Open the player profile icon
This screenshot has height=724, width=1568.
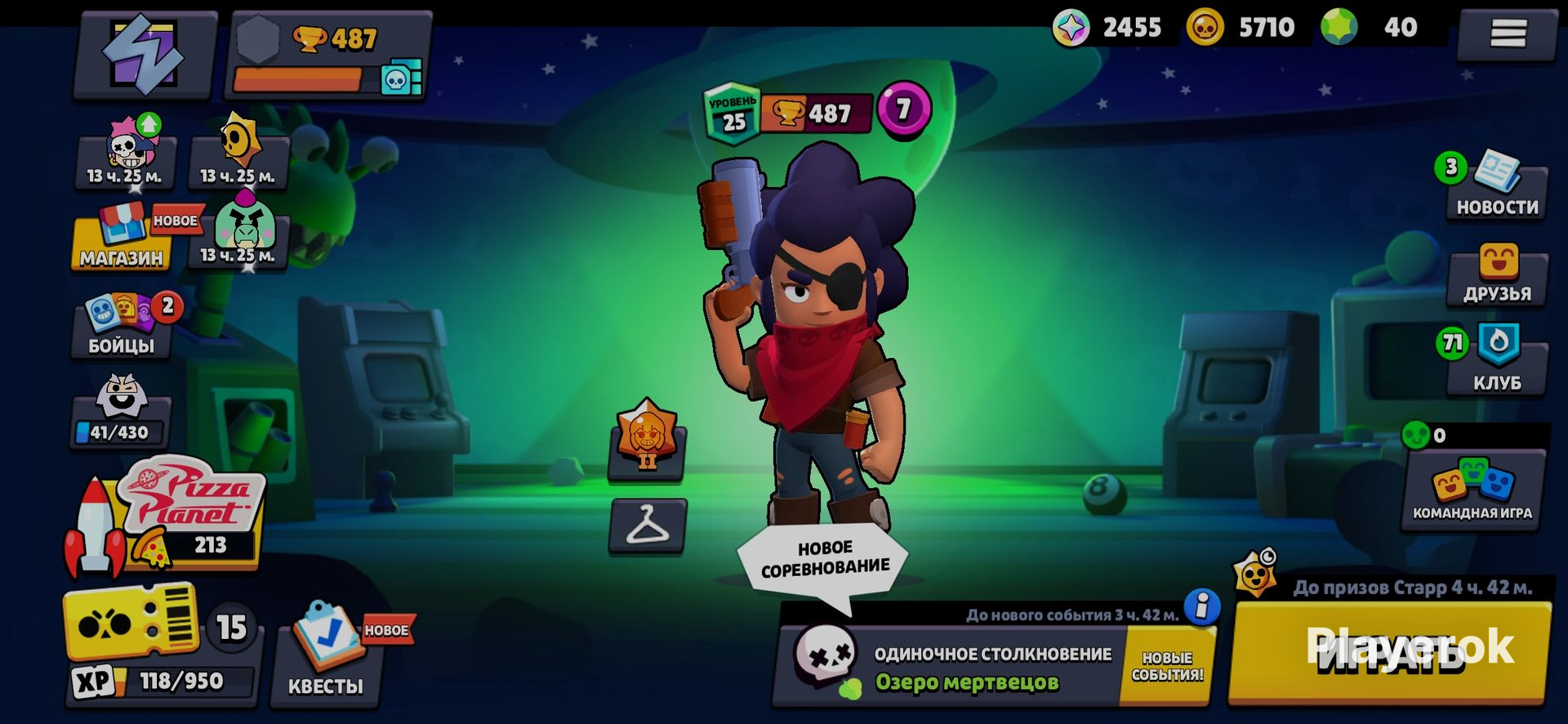145,54
